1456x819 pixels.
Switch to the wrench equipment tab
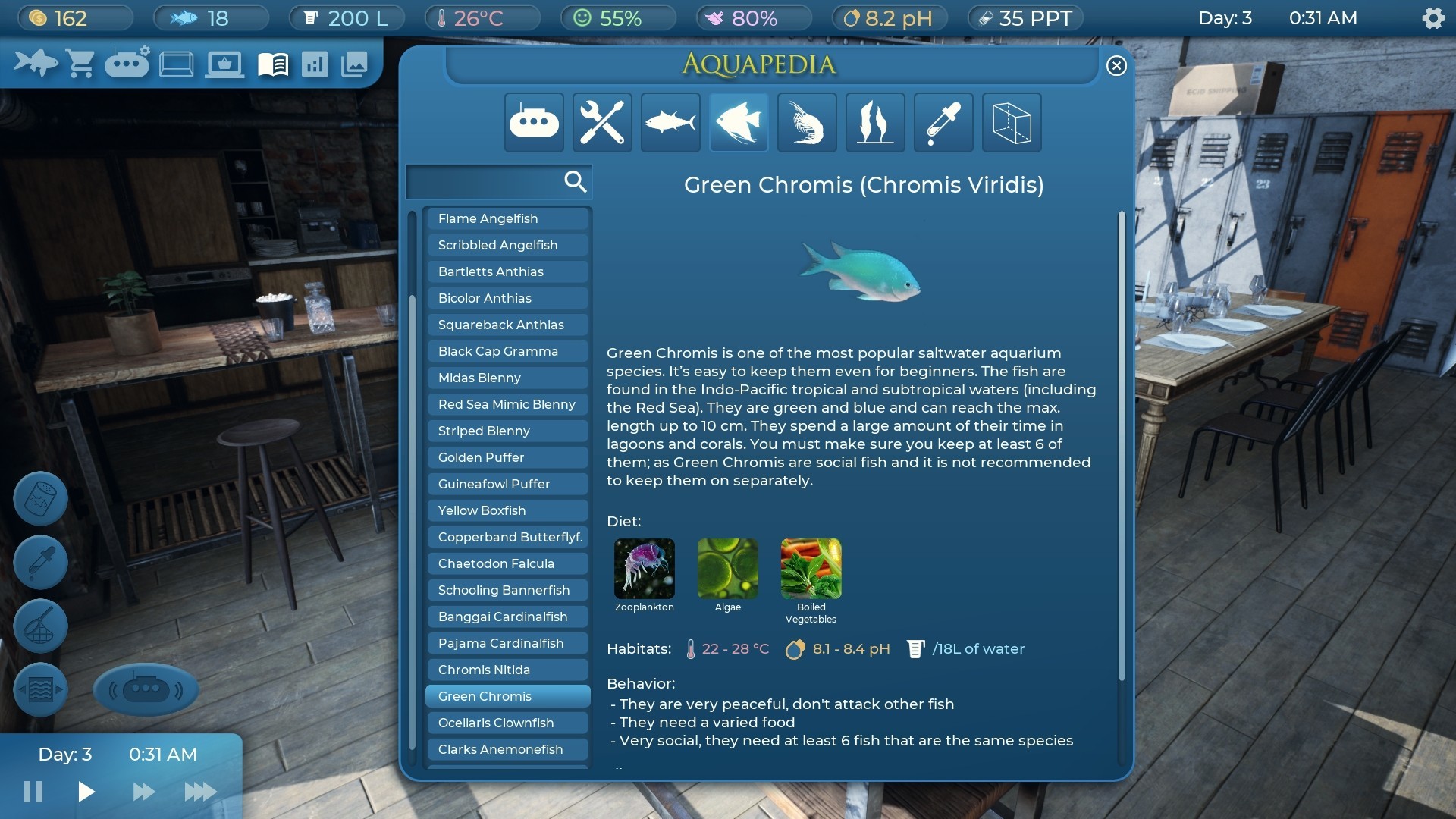point(601,122)
